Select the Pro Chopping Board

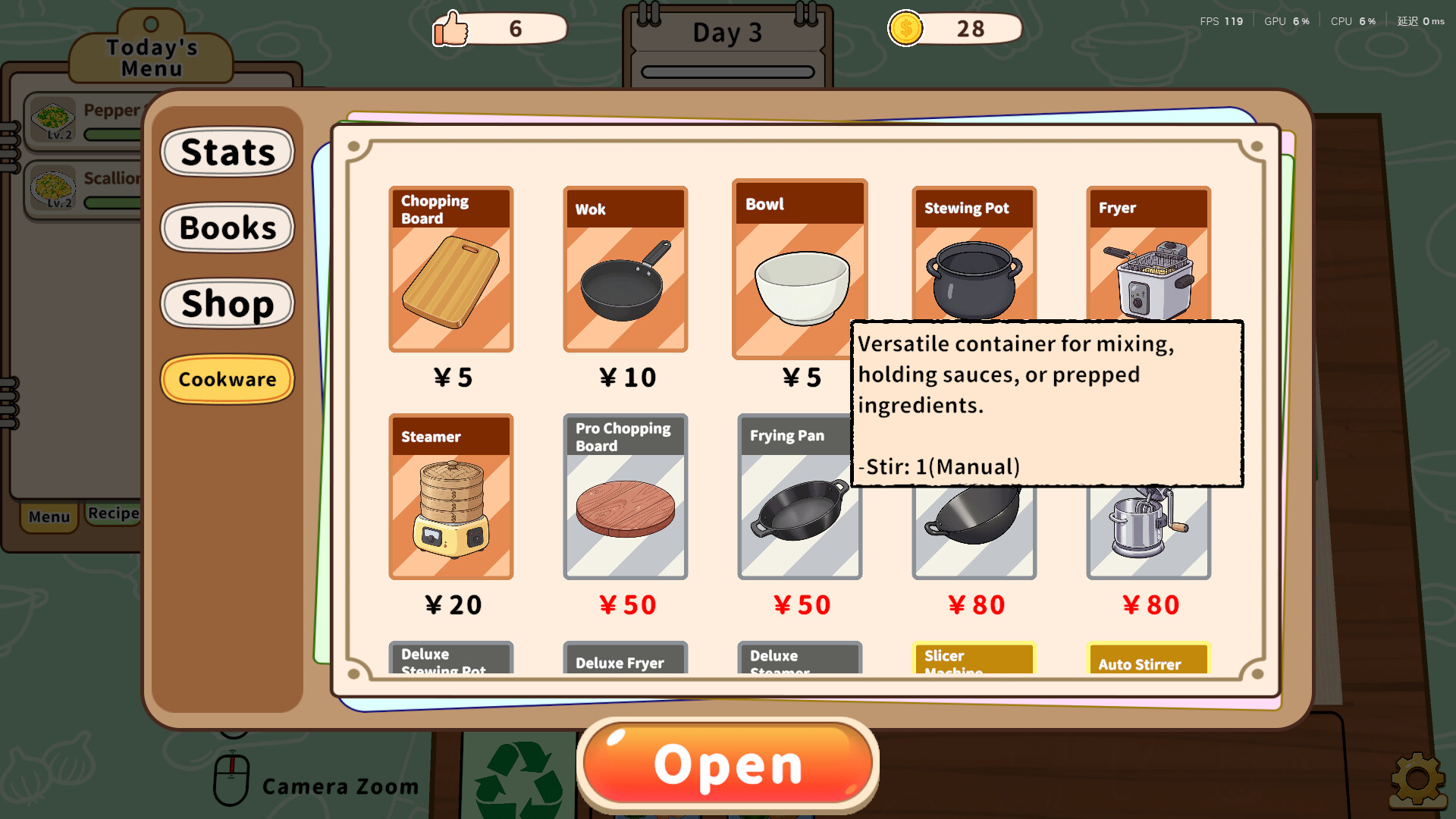click(625, 497)
